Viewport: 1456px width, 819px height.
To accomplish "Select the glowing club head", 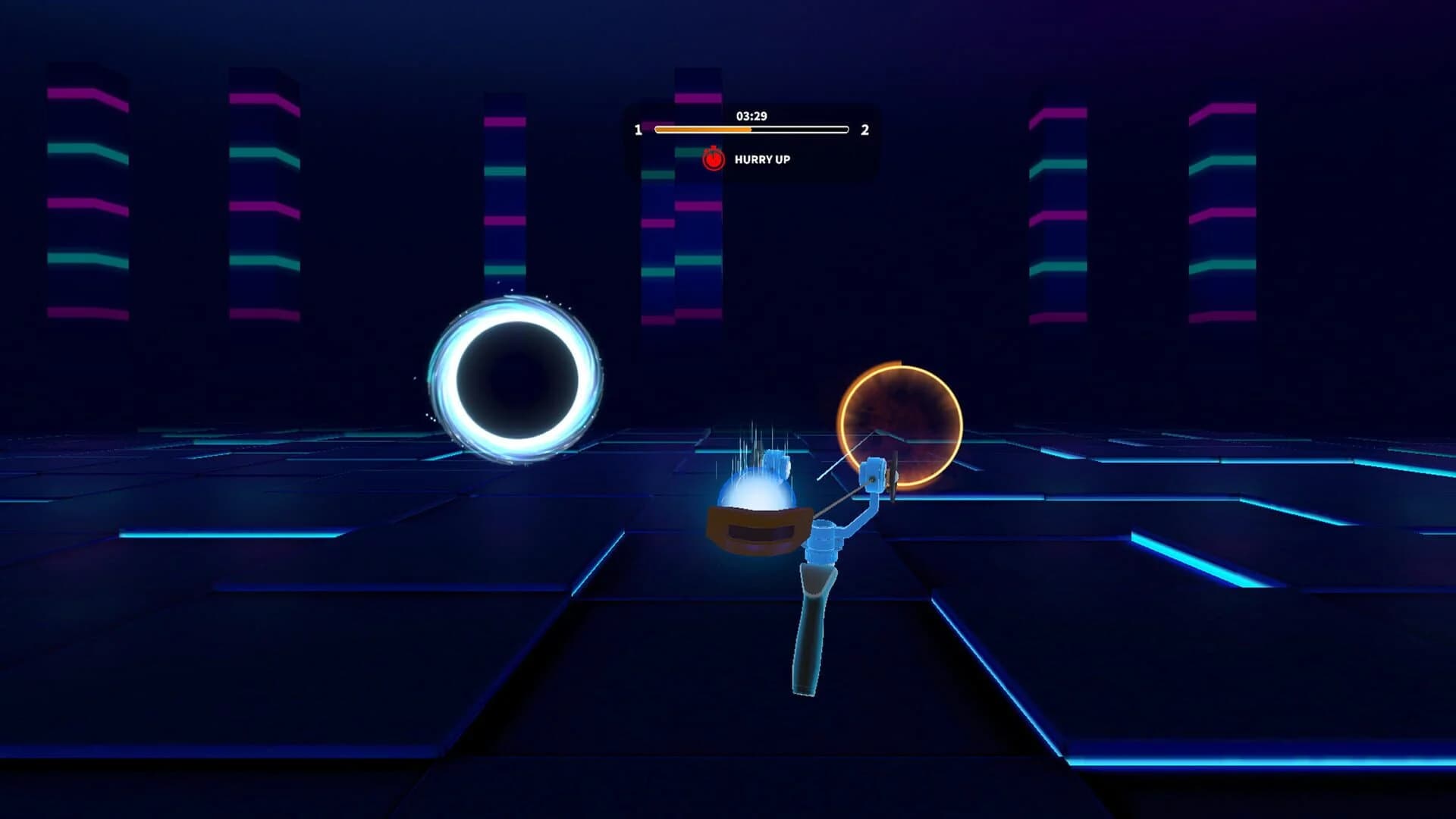I will point(758,500).
